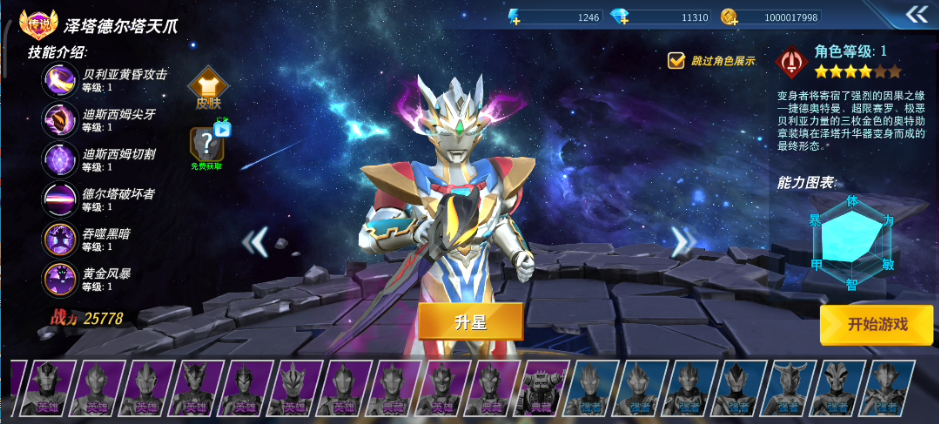Open the 吞噬黑暗 skill details
939x424 pixels.
[59, 240]
